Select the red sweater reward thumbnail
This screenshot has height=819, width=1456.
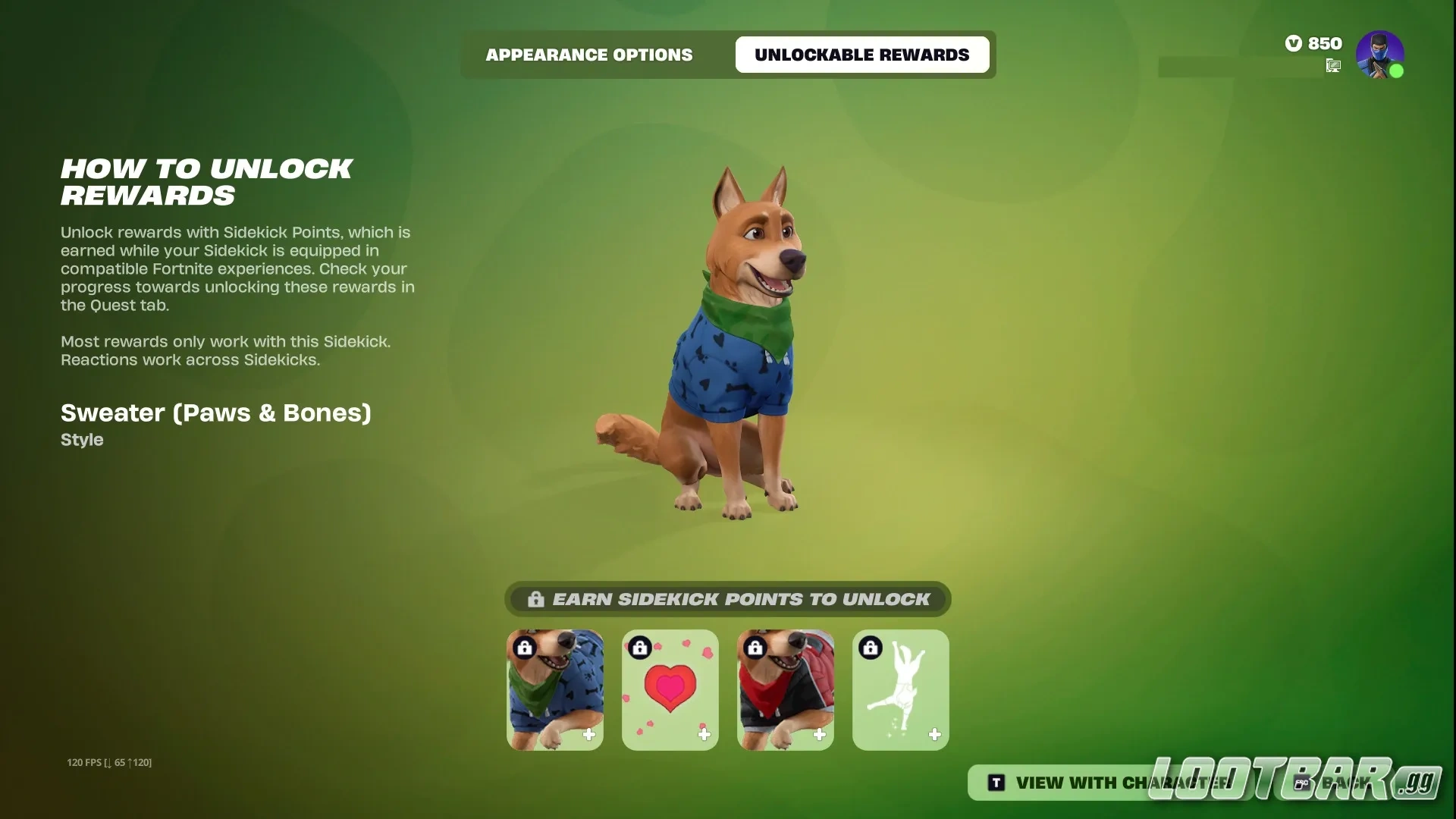[785, 690]
